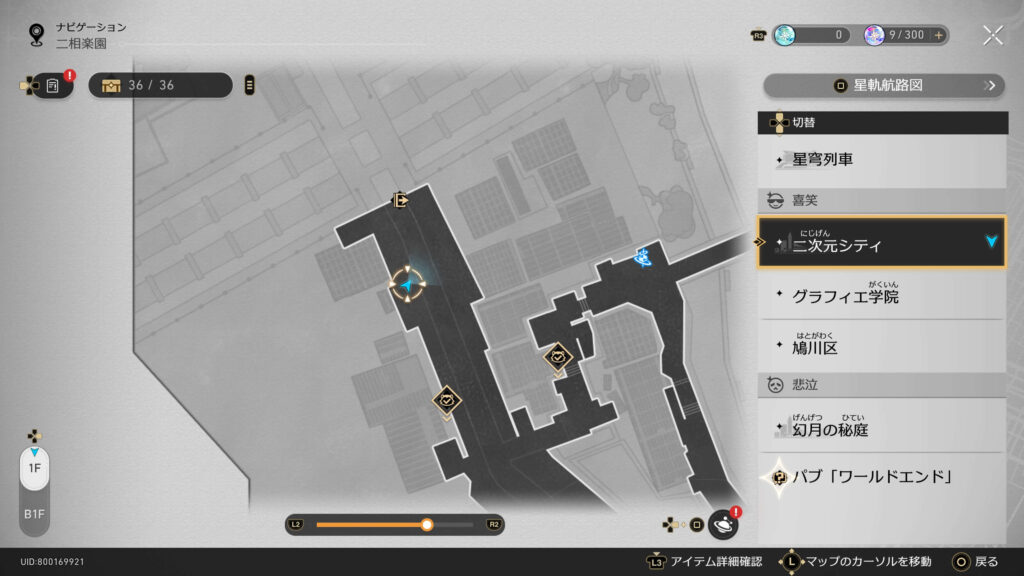Close the map with the X button

click(x=992, y=35)
